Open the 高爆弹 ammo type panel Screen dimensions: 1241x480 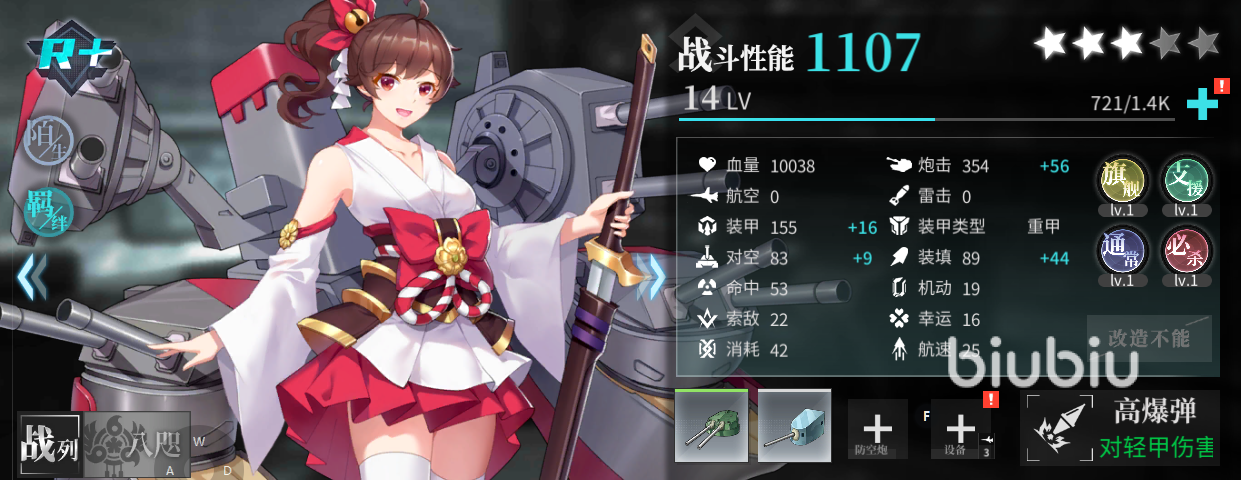[x=1120, y=429]
